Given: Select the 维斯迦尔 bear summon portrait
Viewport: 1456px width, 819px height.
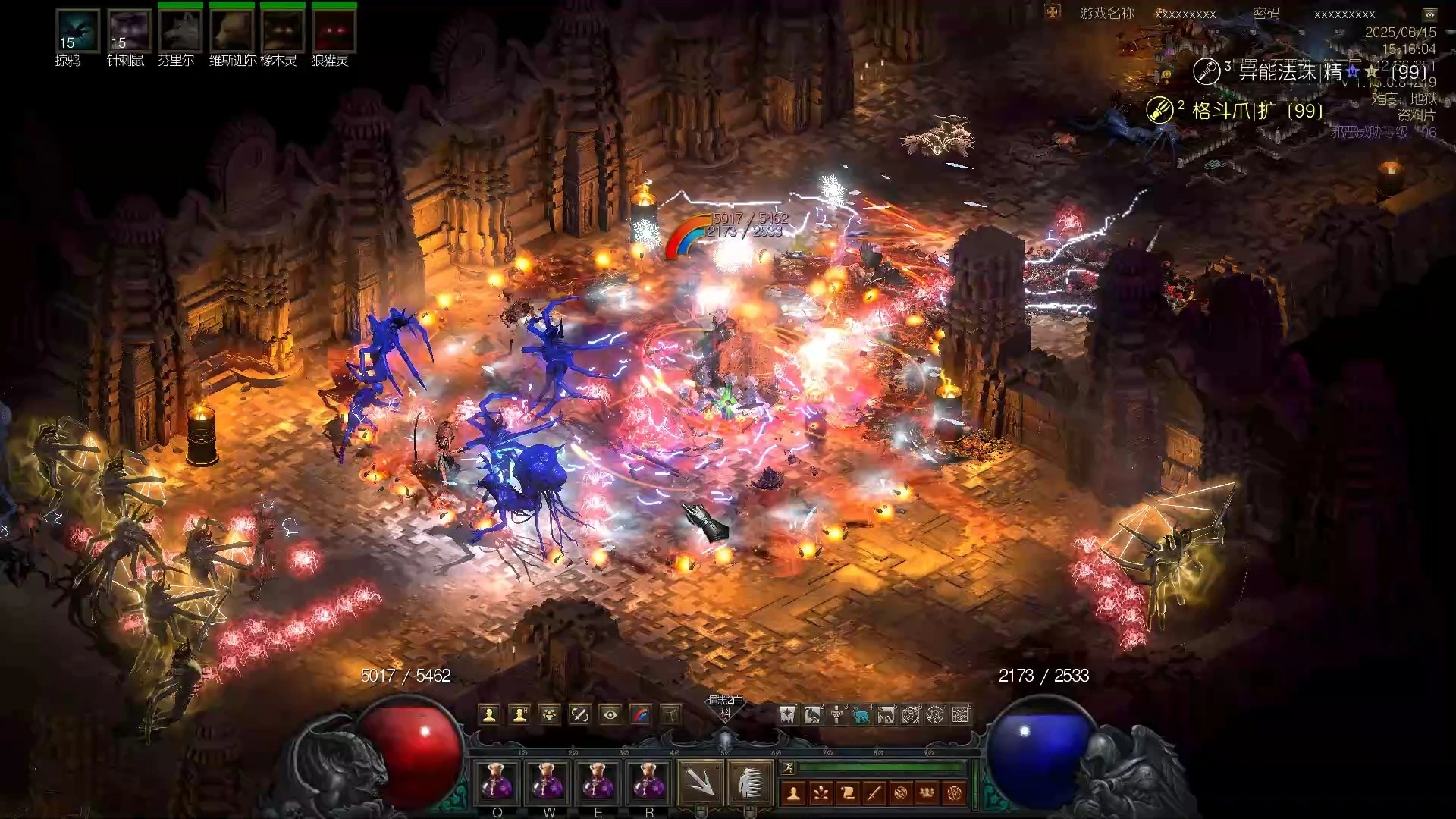Looking at the screenshot, I should coord(231,31).
